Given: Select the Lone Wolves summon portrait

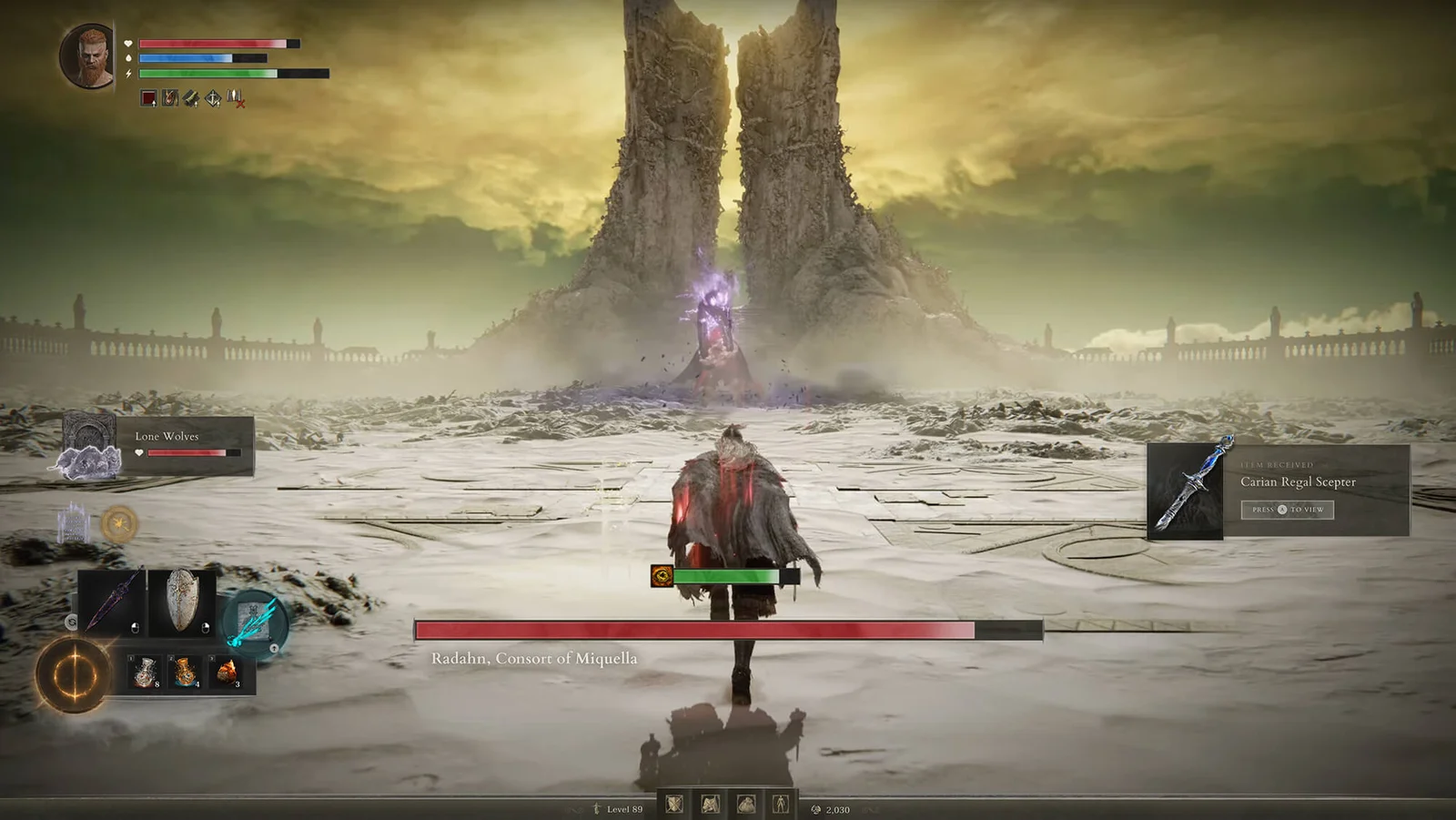Looking at the screenshot, I should 89,446.
